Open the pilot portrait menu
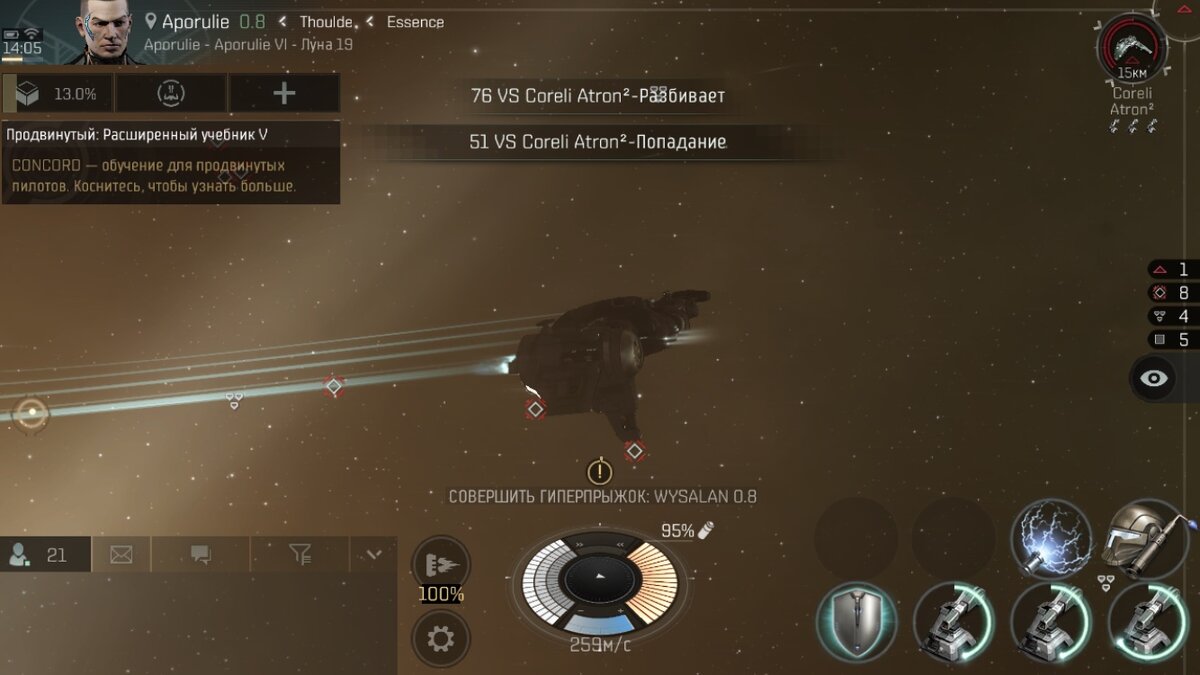 pyautogui.click(x=108, y=31)
